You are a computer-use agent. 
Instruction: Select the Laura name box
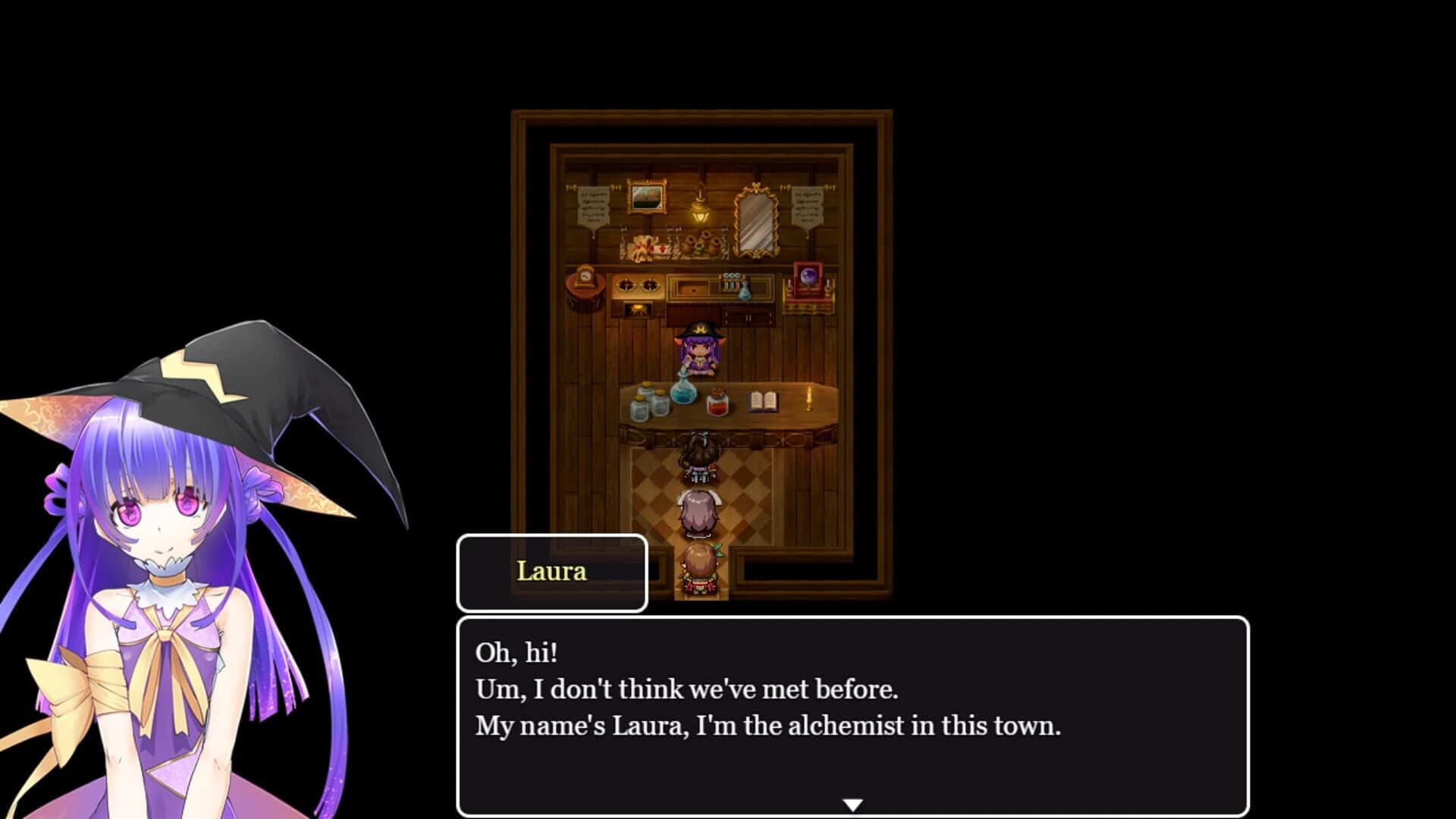pyautogui.click(x=551, y=573)
